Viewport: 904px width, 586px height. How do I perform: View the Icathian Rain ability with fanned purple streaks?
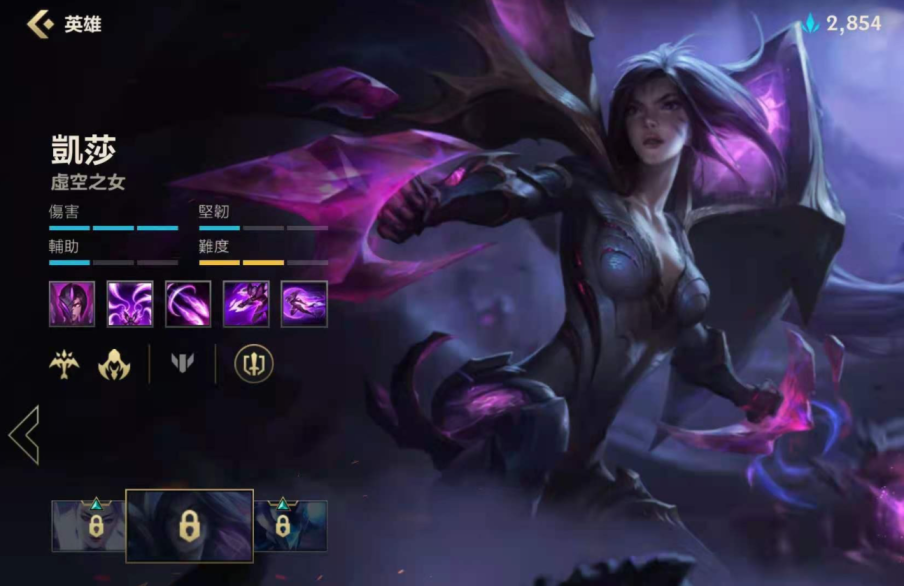pyautogui.click(x=130, y=303)
